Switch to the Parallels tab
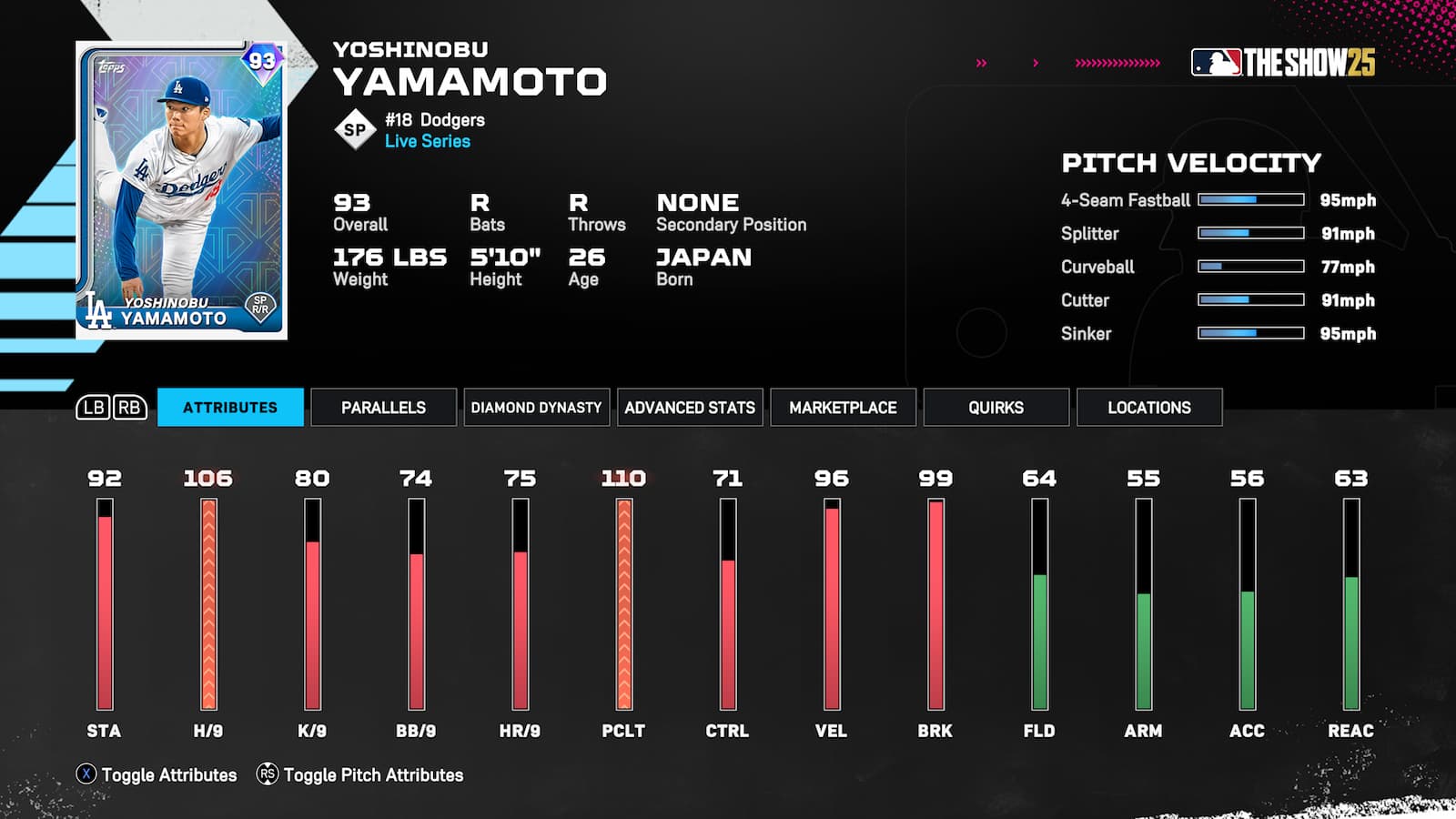The height and width of the screenshot is (819, 1456). pos(383,407)
